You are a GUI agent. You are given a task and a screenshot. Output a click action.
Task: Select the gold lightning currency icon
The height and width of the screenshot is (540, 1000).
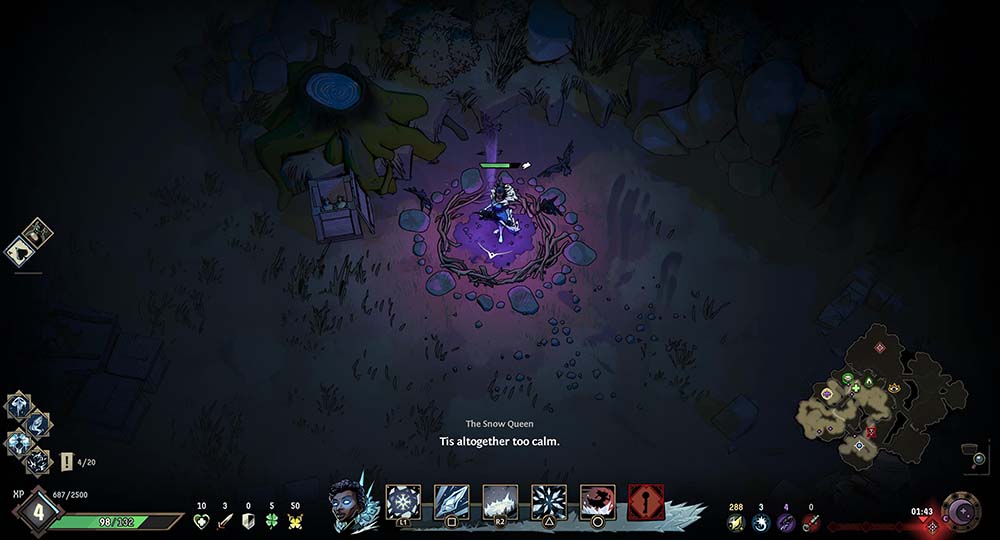[x=736, y=522]
